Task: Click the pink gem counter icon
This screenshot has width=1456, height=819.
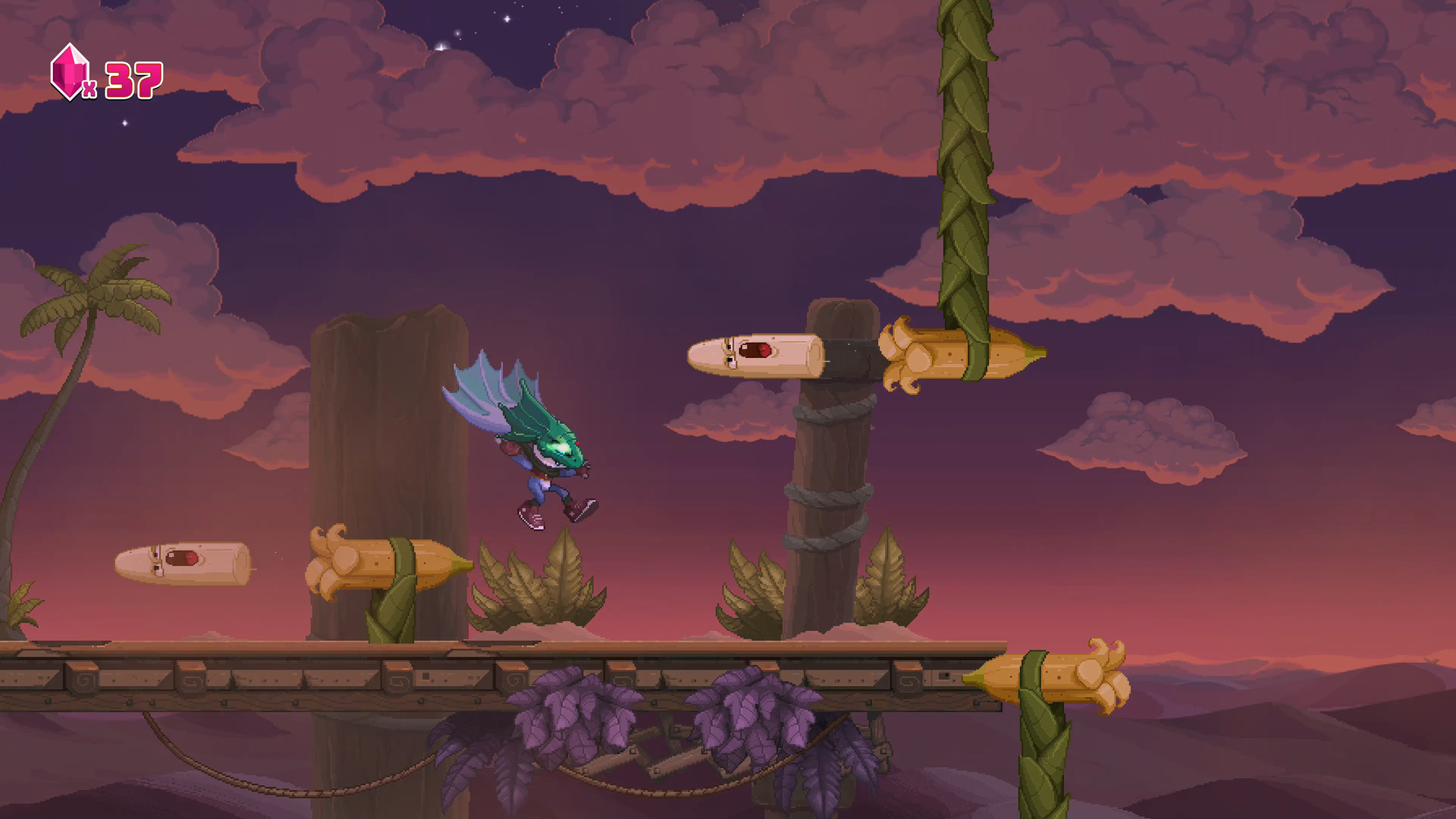Action: (x=69, y=74)
